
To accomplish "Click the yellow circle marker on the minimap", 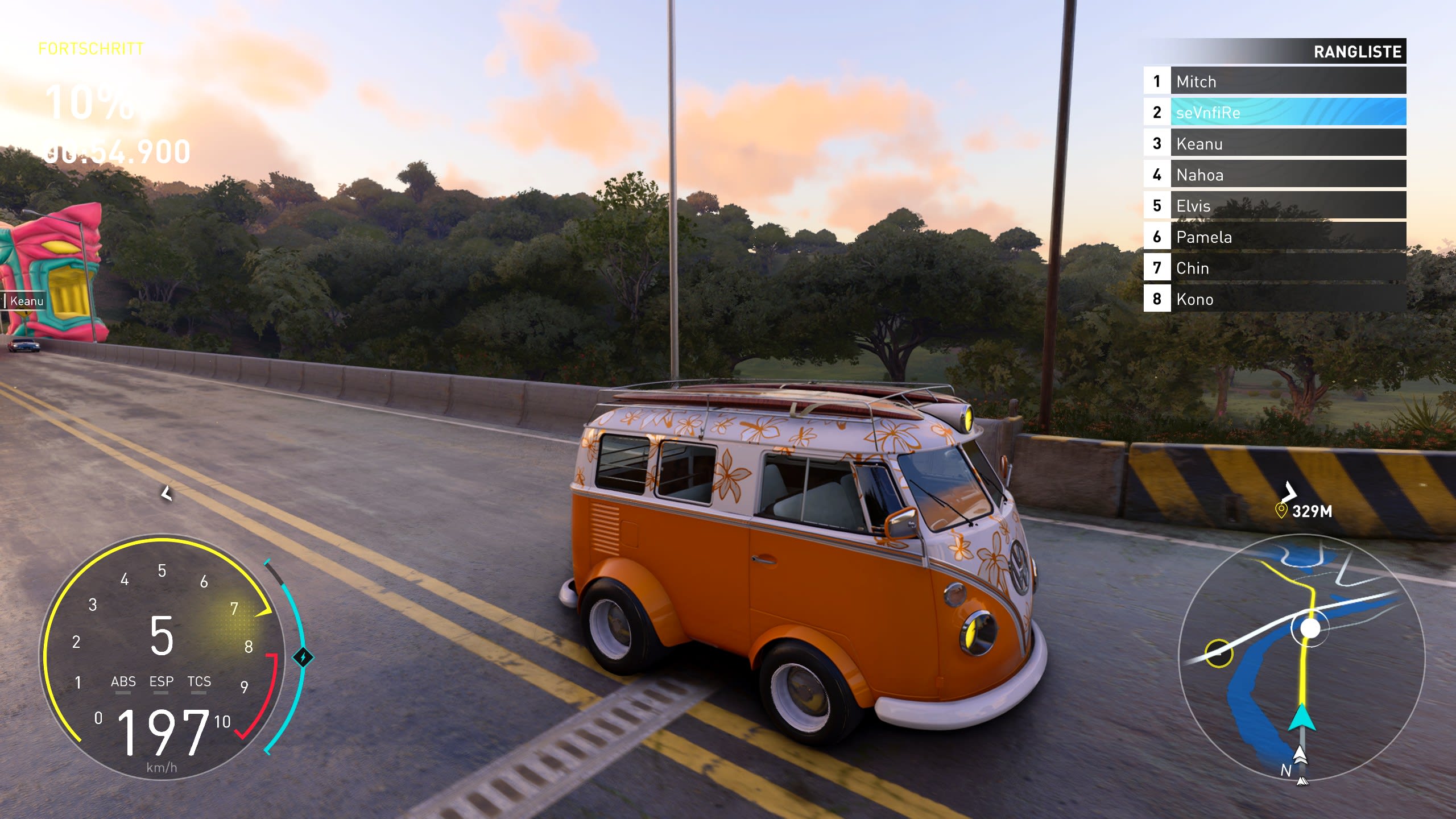I will [1218, 653].
